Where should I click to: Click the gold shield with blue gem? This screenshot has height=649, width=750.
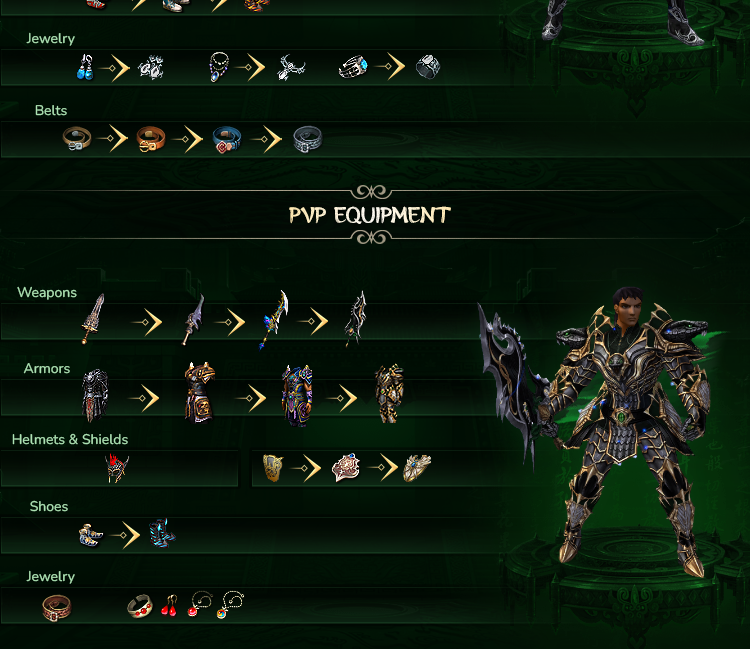[417, 468]
